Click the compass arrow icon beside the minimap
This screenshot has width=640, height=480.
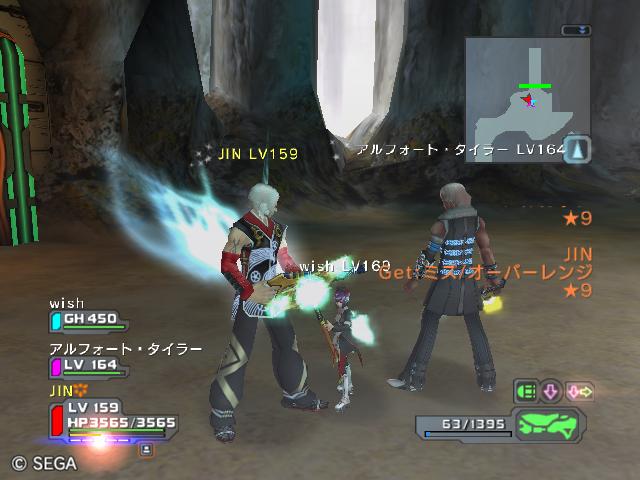[579, 150]
